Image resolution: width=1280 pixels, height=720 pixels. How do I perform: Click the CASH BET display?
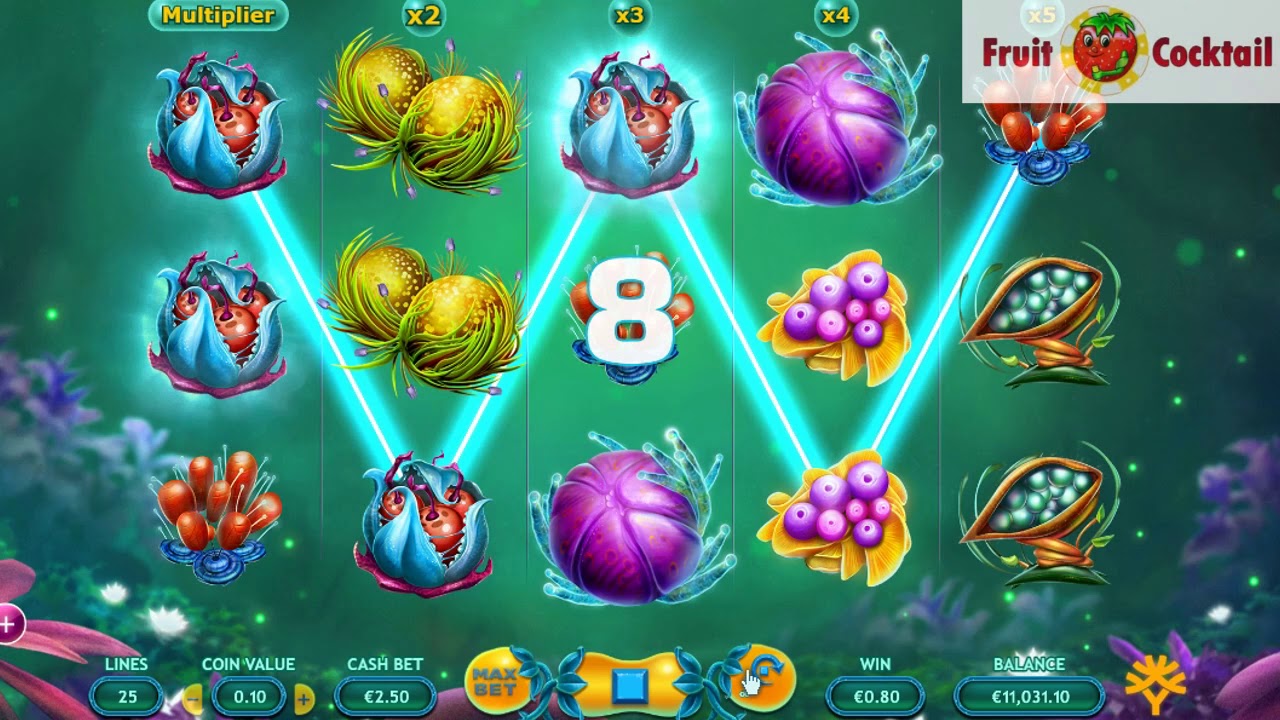tap(384, 698)
